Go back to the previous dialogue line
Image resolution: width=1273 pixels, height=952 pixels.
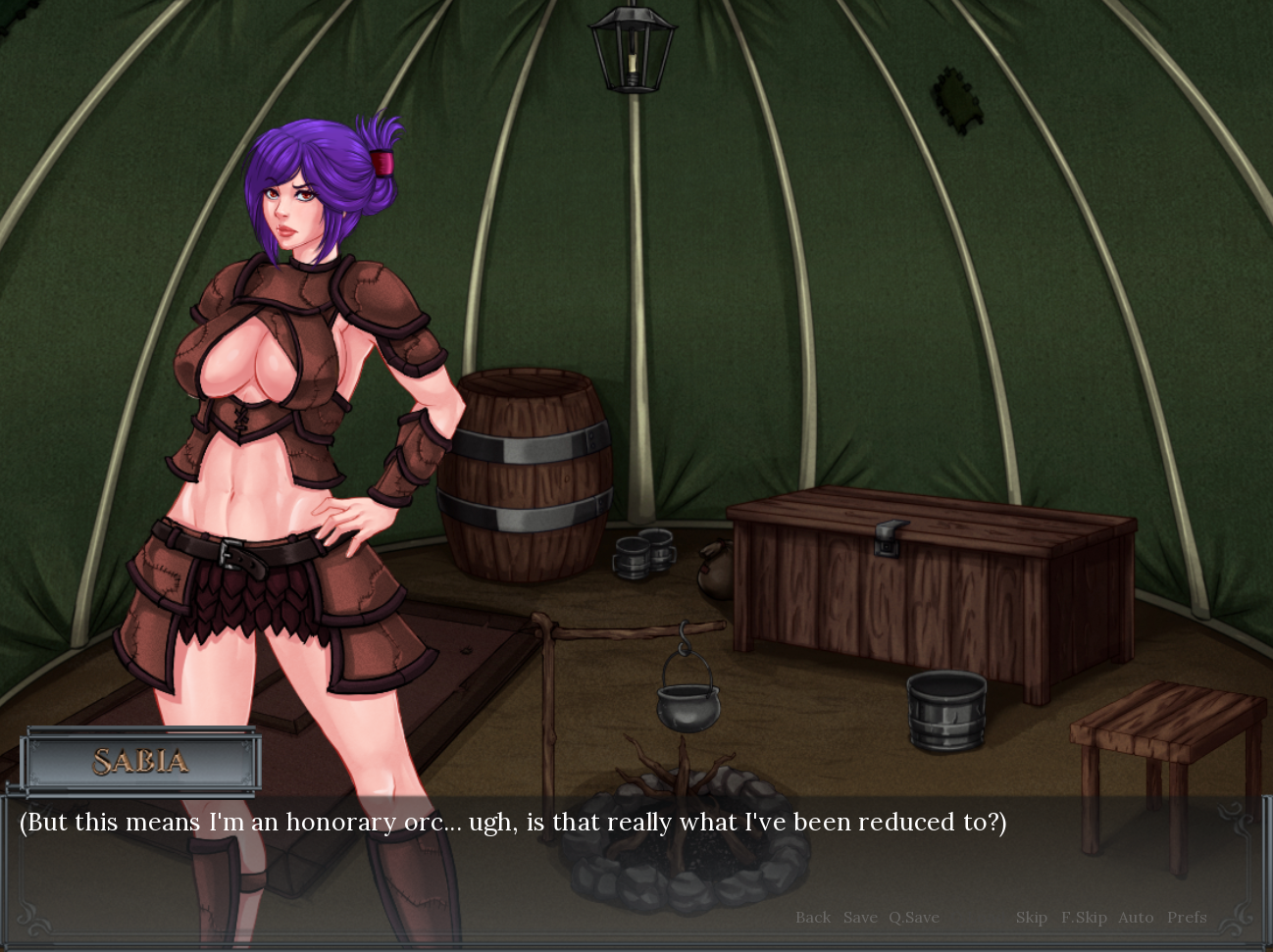tap(812, 918)
